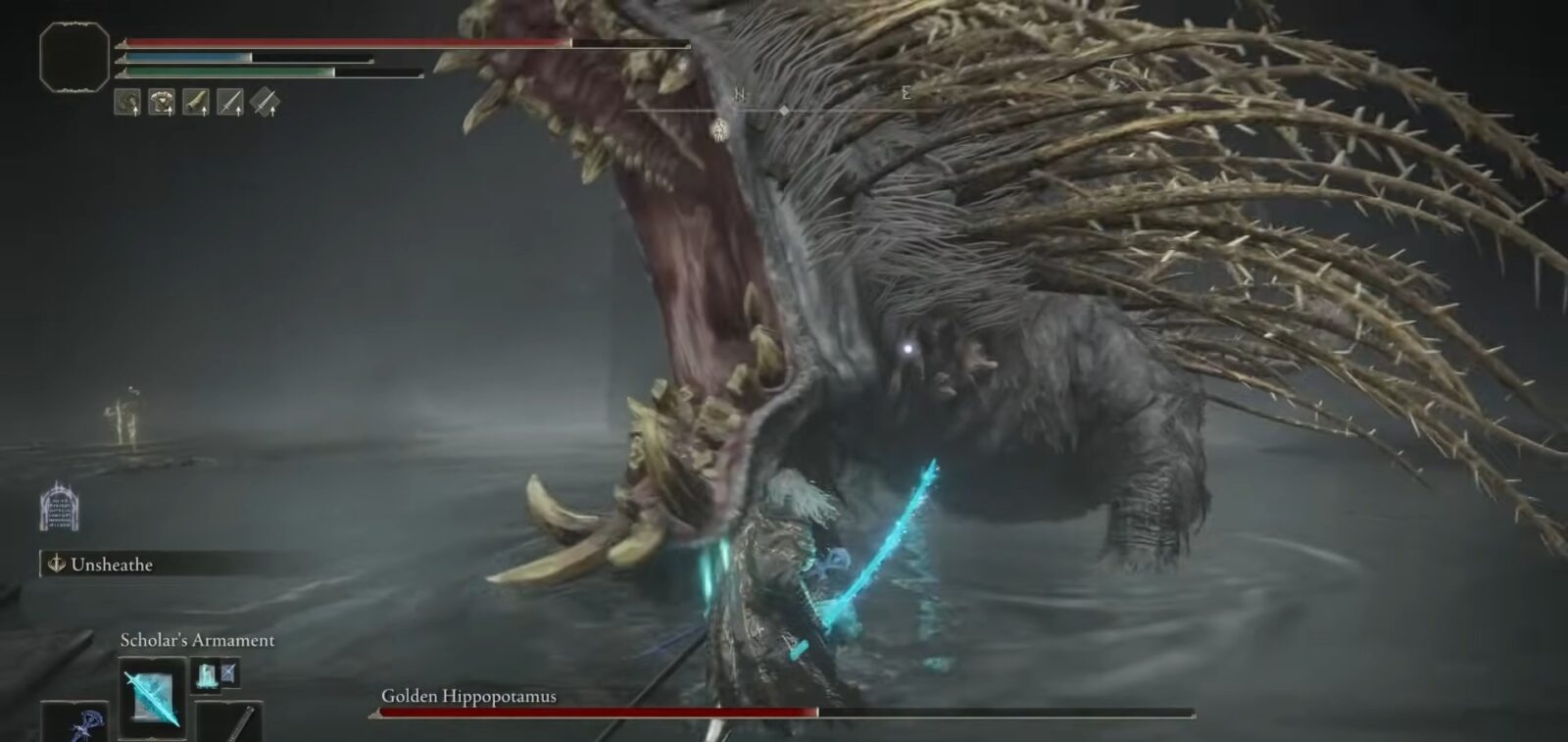Click the empty character portrait frame

pos(74,58)
